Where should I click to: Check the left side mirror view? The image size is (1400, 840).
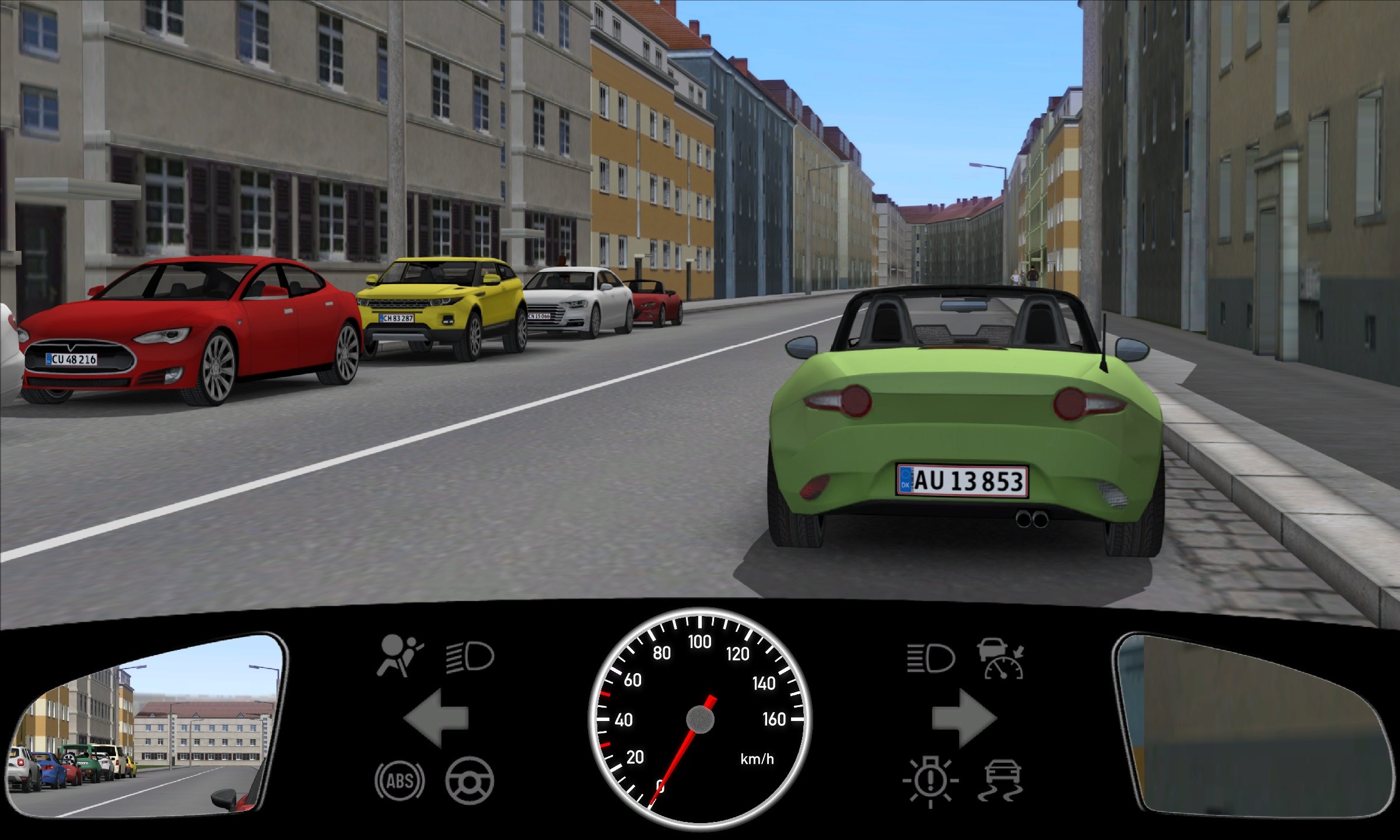(146, 726)
